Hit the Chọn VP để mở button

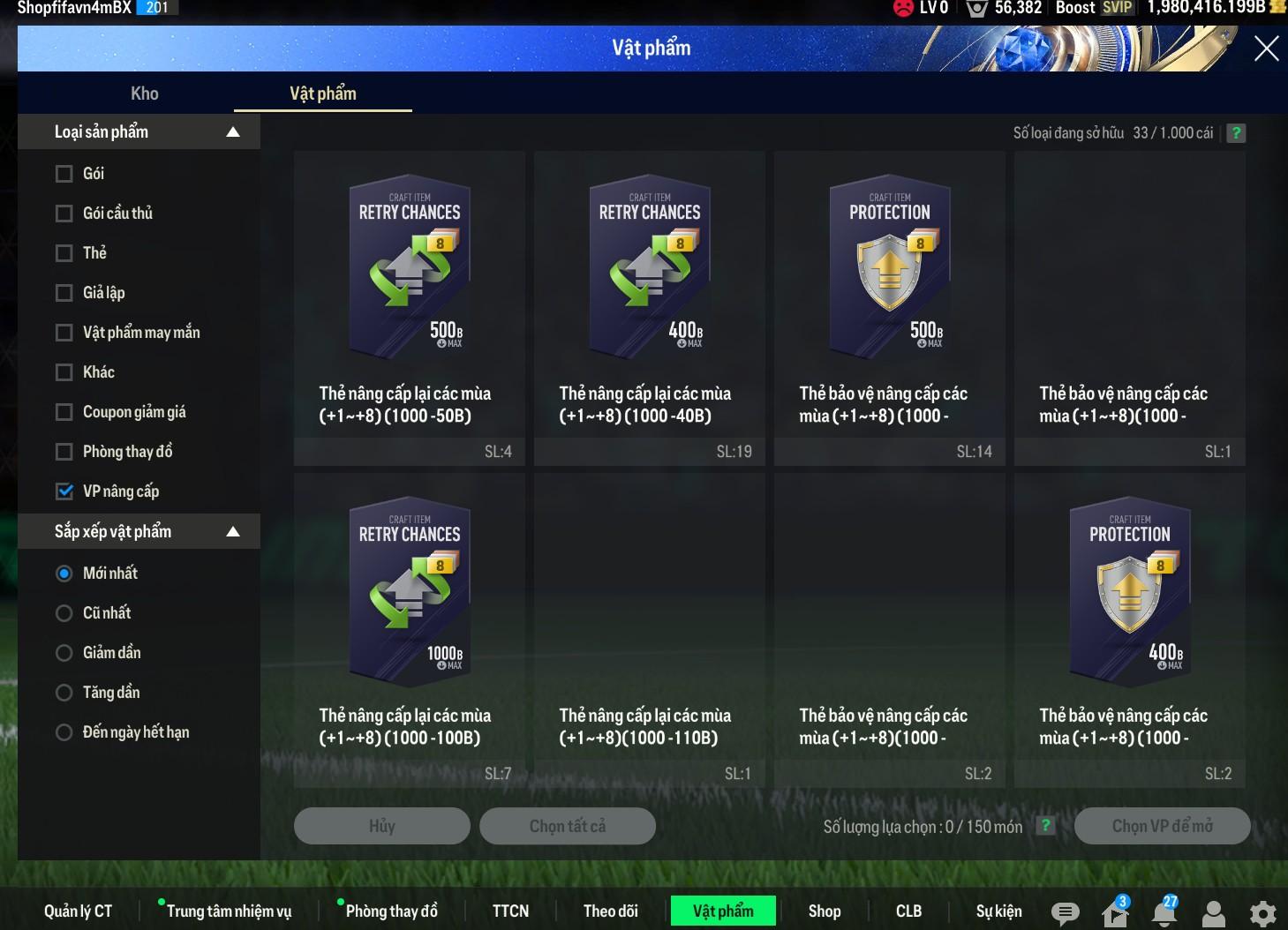[x=1162, y=826]
